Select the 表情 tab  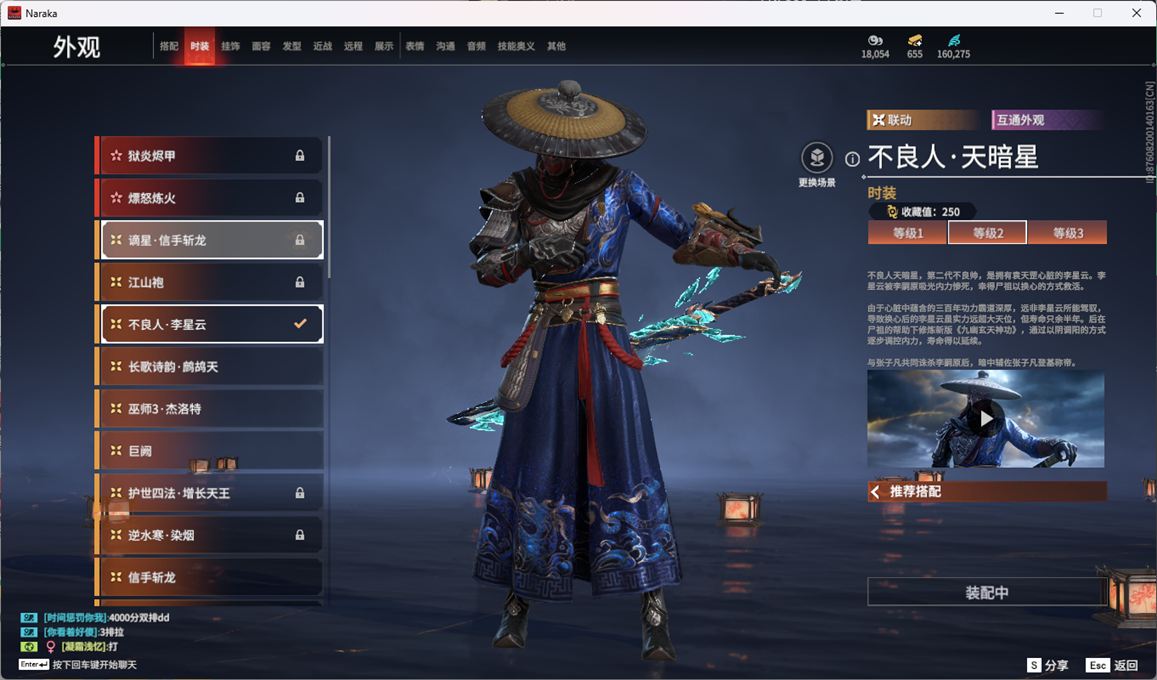tap(415, 46)
